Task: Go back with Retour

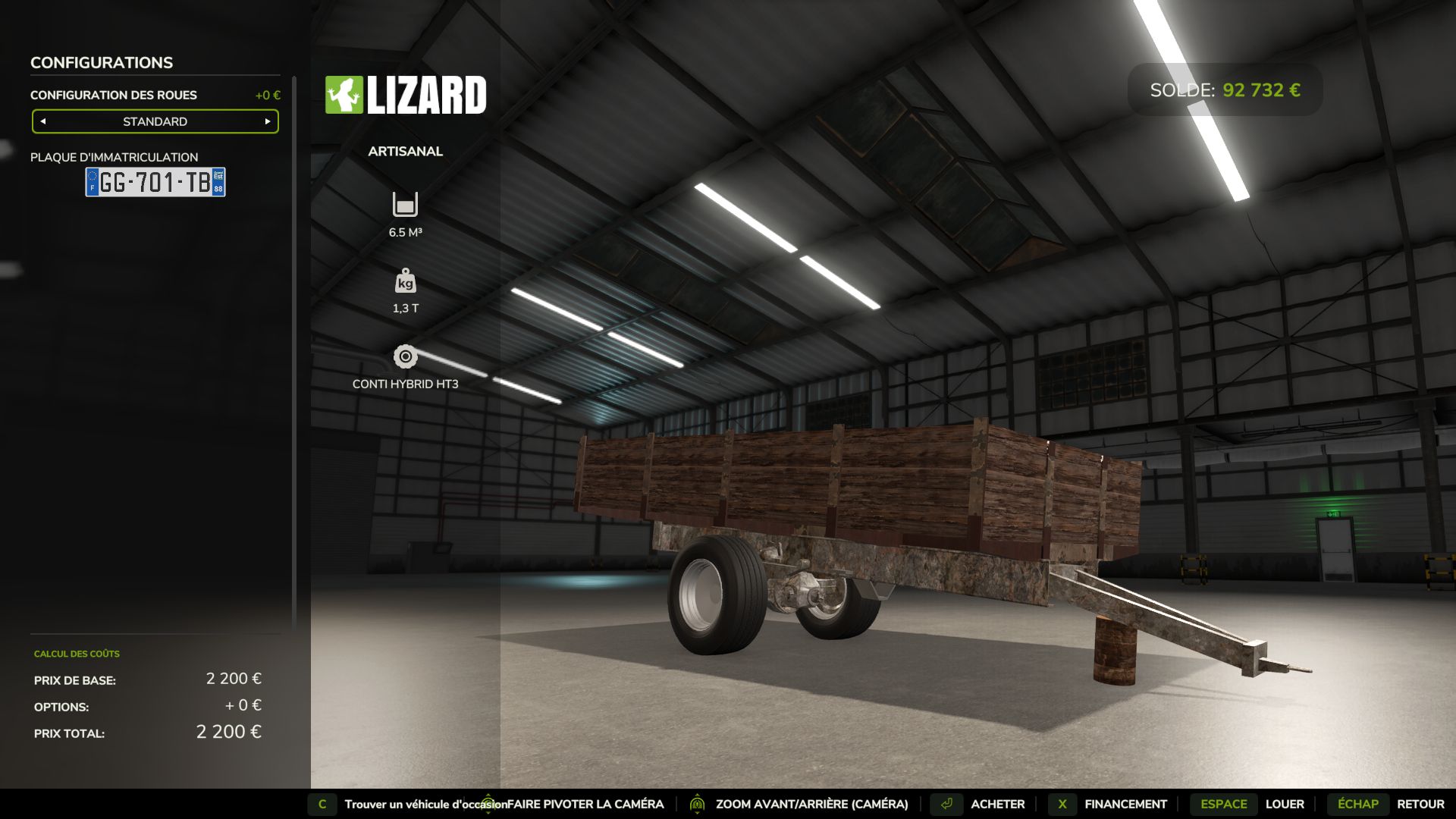Action: point(1420,804)
